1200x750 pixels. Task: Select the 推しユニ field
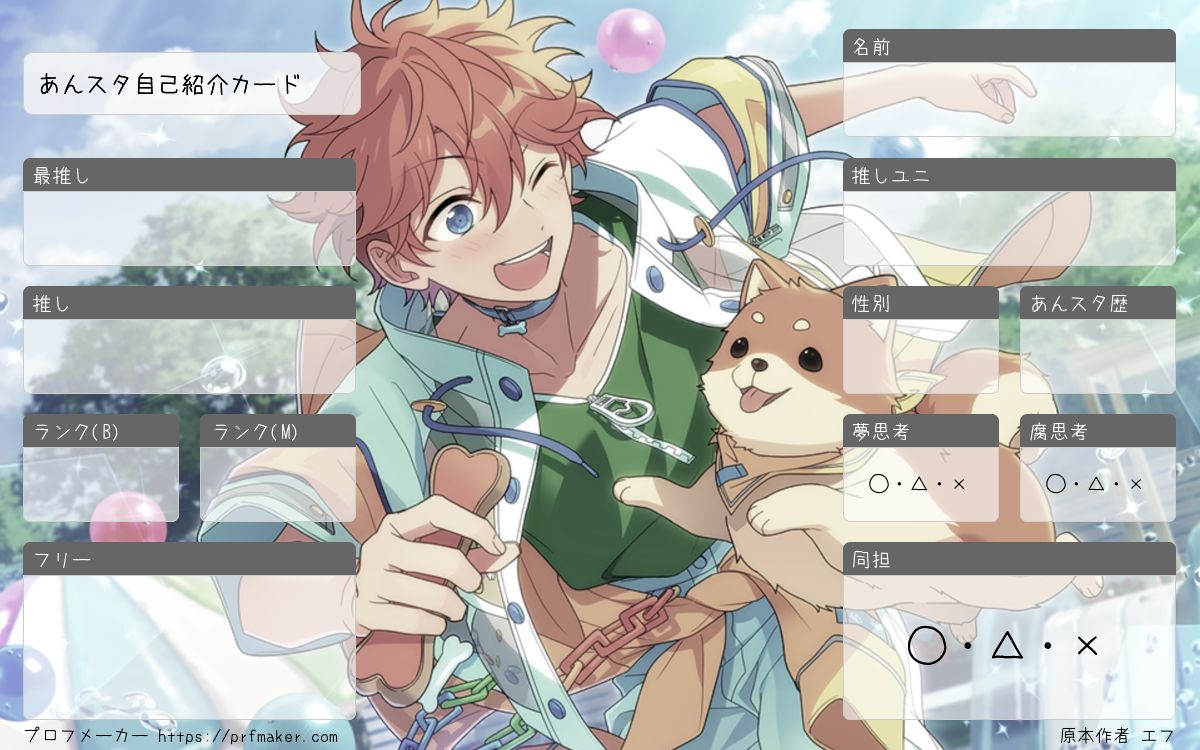(x=1008, y=228)
